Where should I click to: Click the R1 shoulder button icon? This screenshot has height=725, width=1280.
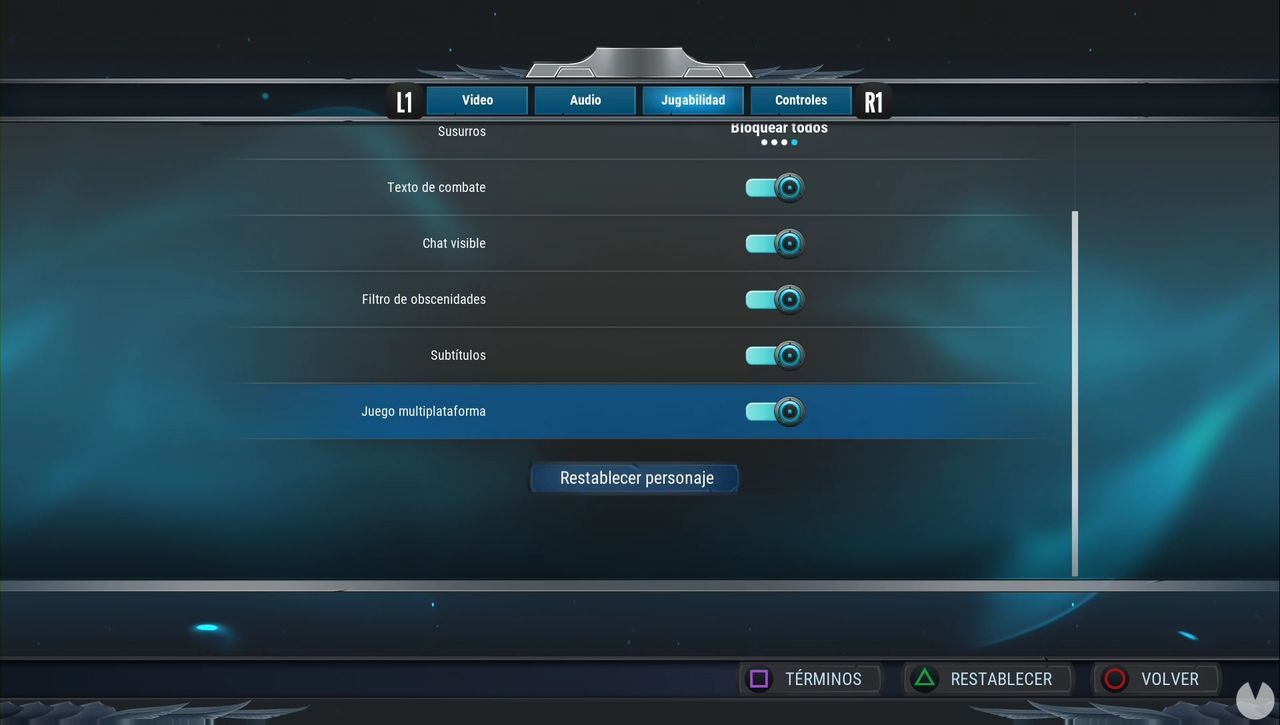[x=872, y=100]
